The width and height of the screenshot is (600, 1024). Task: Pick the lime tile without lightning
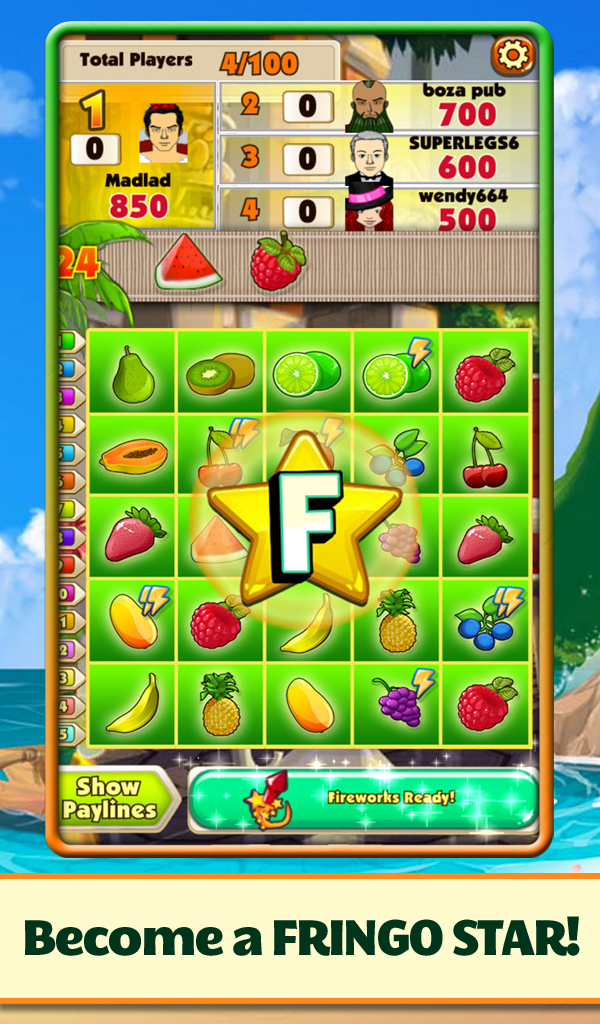[308, 374]
